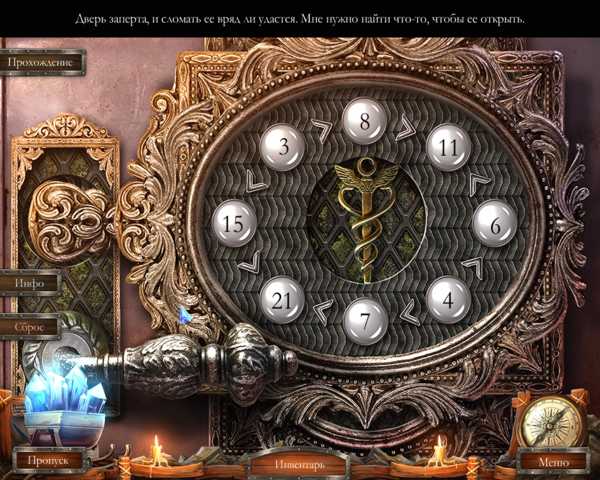Open the Прохождение walkthrough button

click(41, 62)
